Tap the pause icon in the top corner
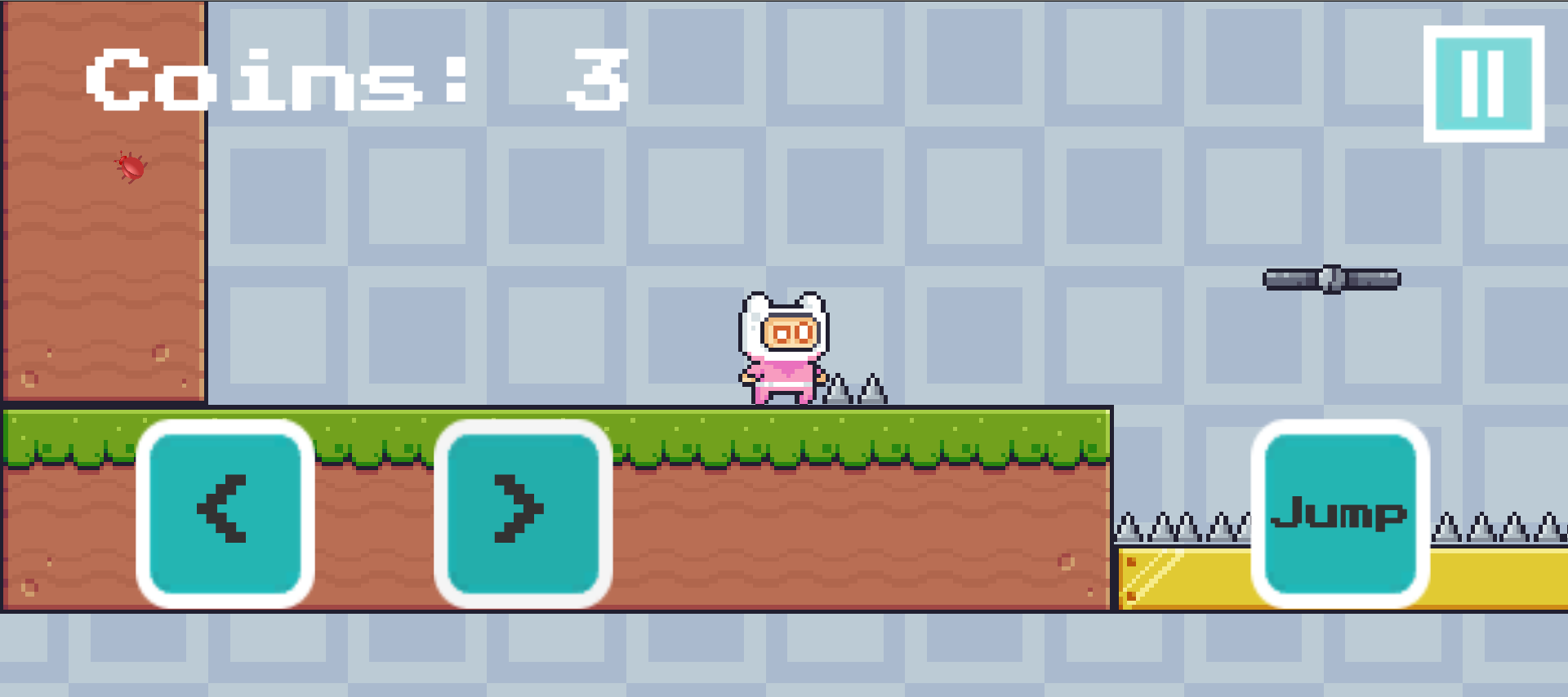 pyautogui.click(x=1483, y=84)
